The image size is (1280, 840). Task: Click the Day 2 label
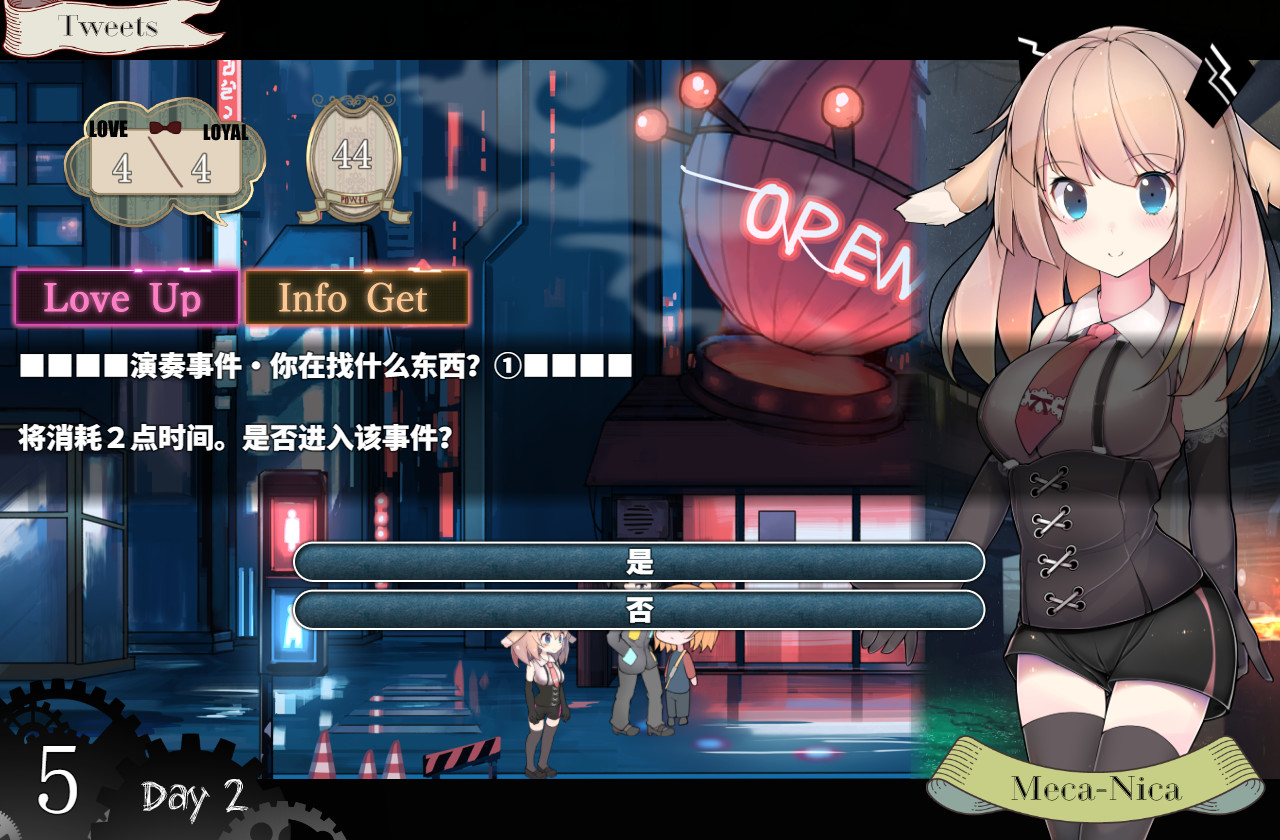pos(192,797)
